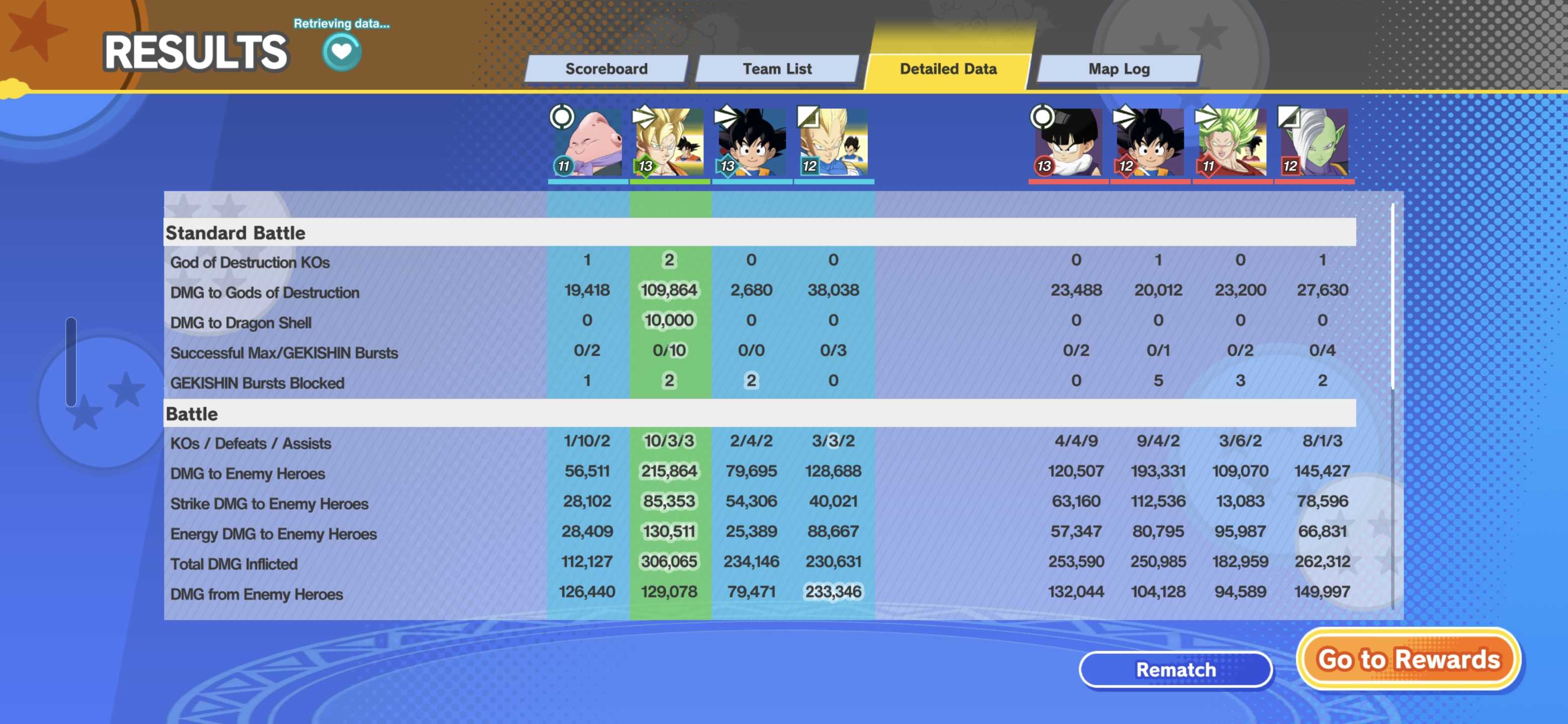Request a Rematch
Screen dimensions: 1568x724
1175,669
